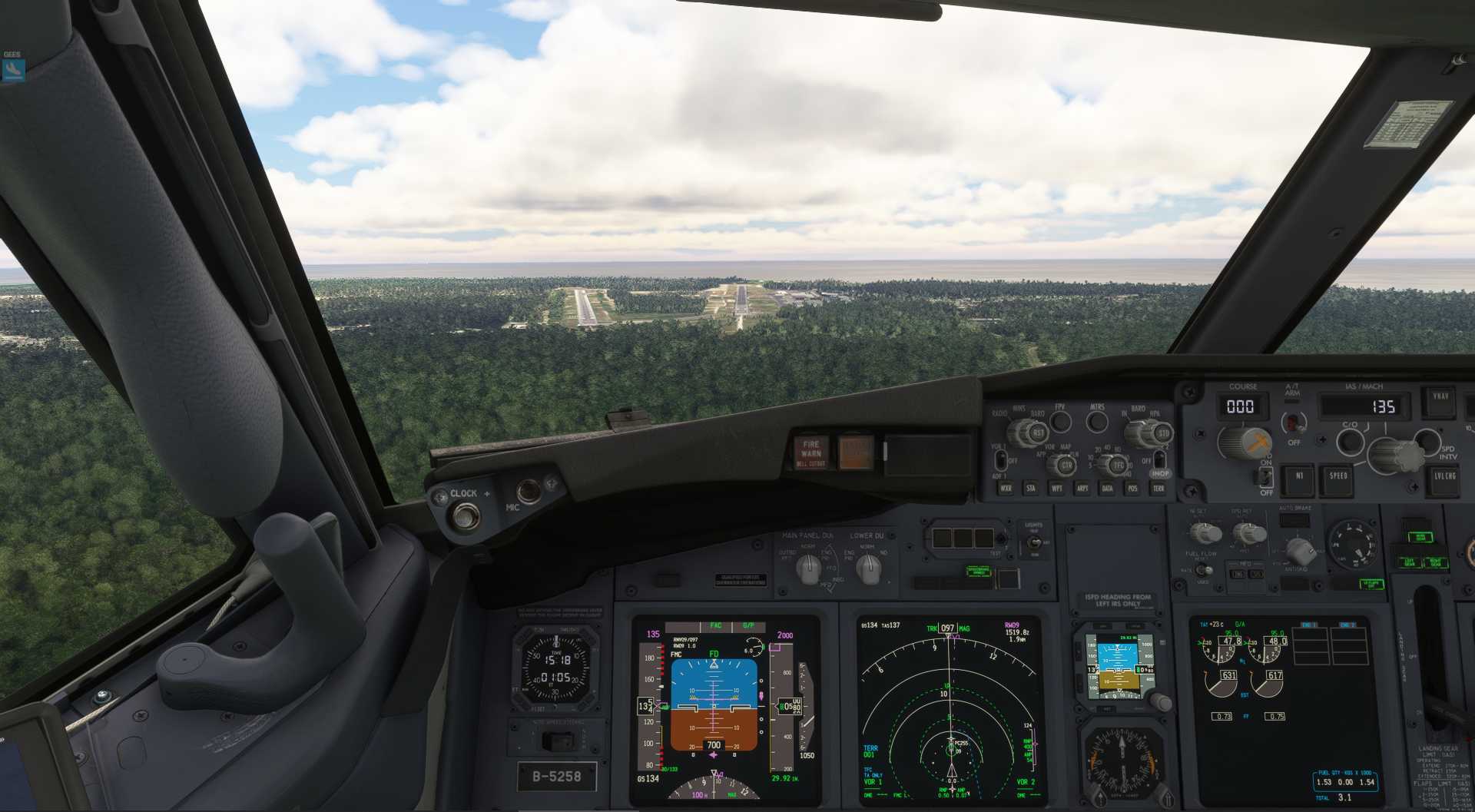
Task: Click the C/O changeover button
Action: pos(1350,441)
